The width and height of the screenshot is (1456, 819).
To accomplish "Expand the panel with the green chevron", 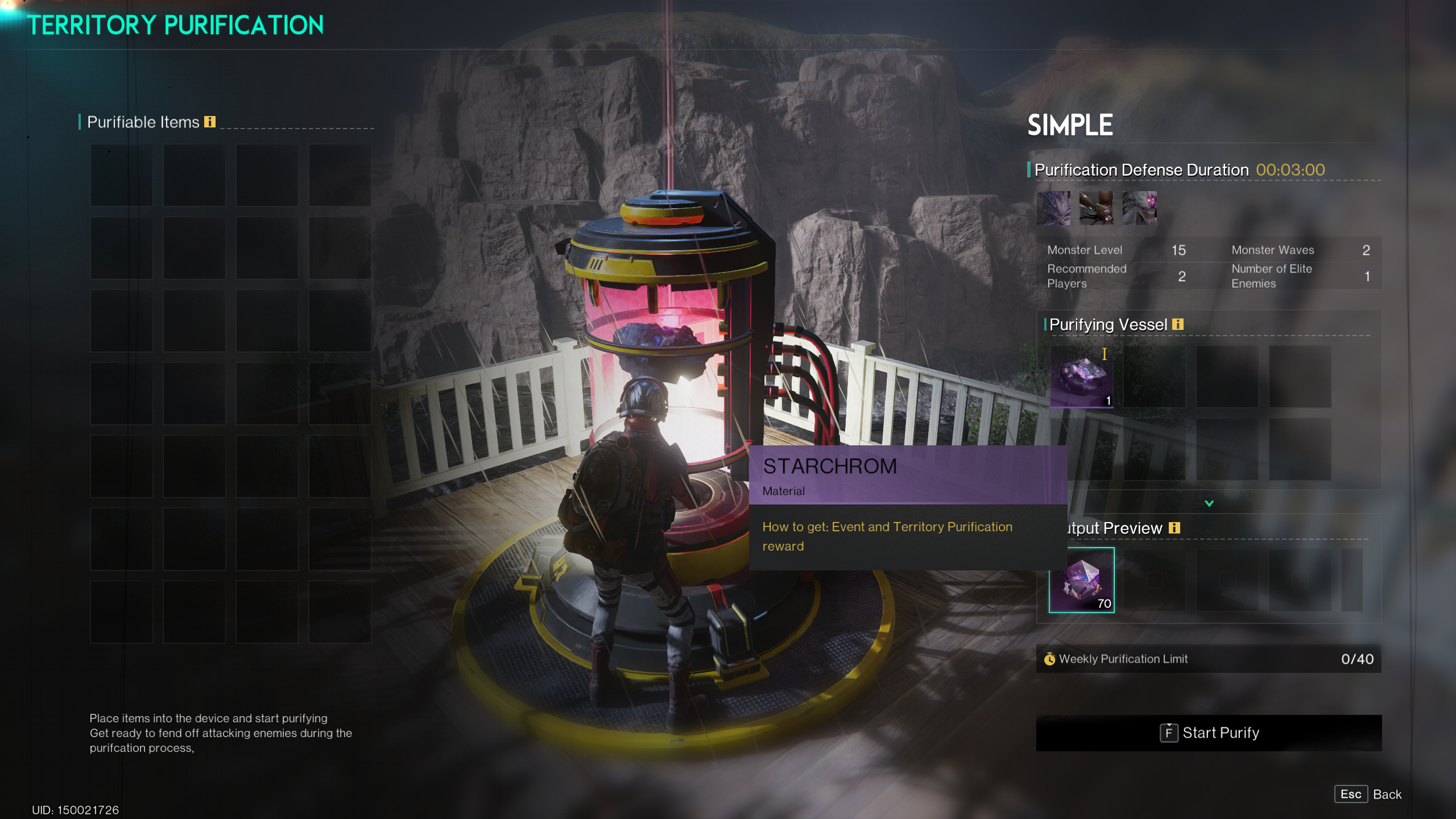I will [x=1209, y=503].
